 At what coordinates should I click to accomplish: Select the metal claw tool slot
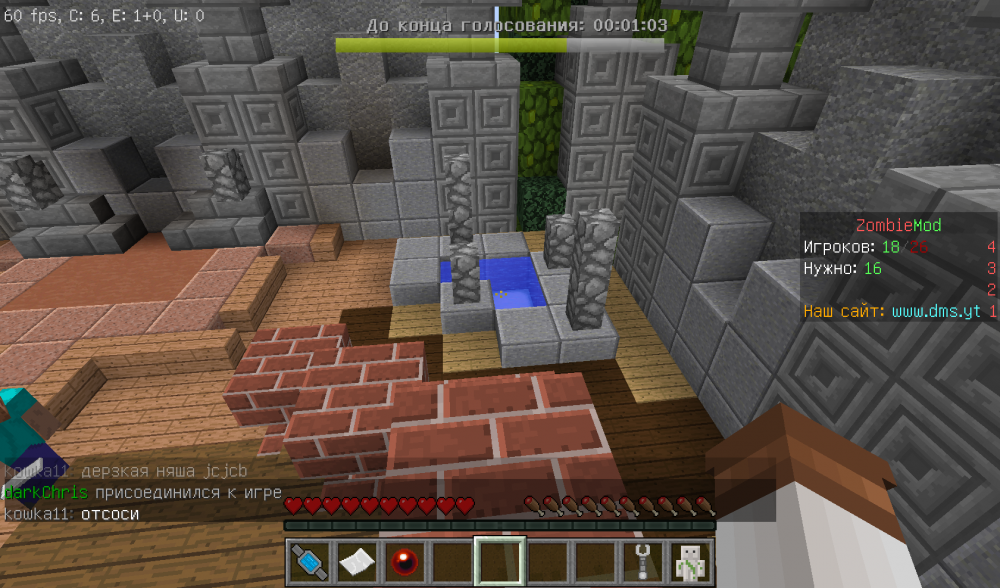pos(643,562)
